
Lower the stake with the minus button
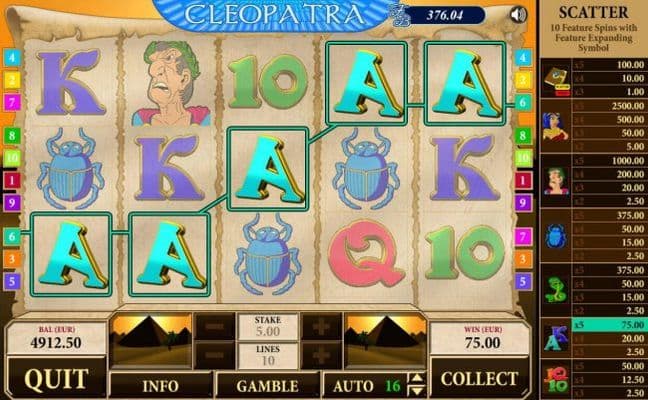click(x=214, y=328)
